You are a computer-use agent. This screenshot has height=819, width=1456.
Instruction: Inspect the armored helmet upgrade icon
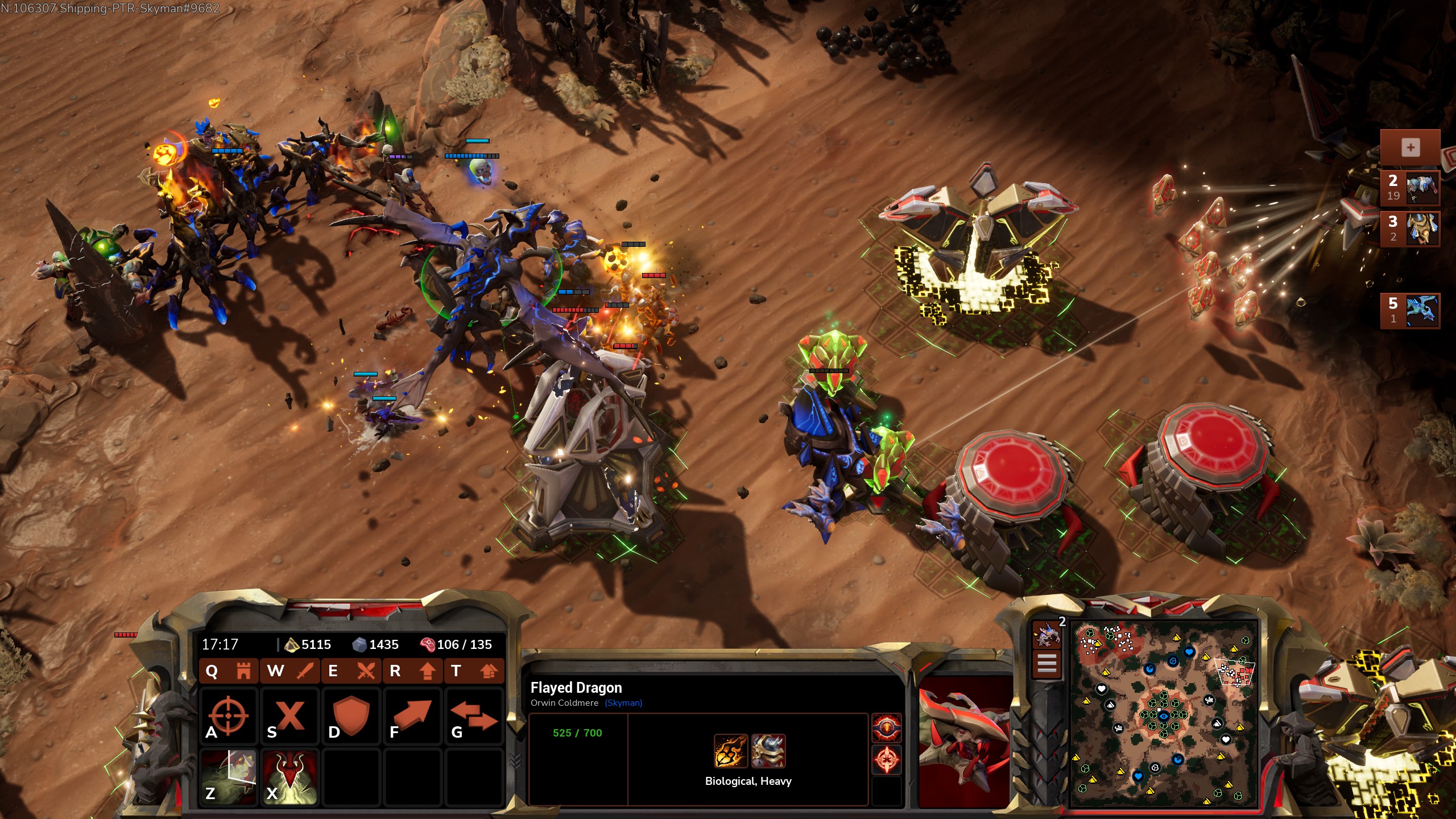point(768,751)
